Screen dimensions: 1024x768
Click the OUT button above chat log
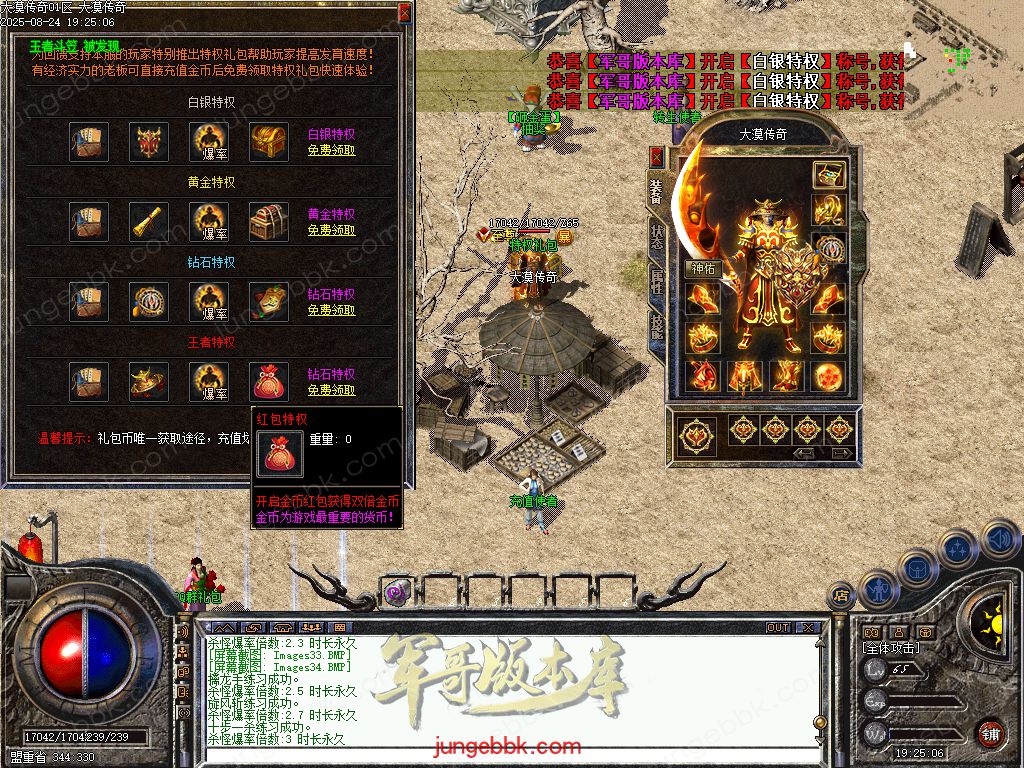coord(778,628)
